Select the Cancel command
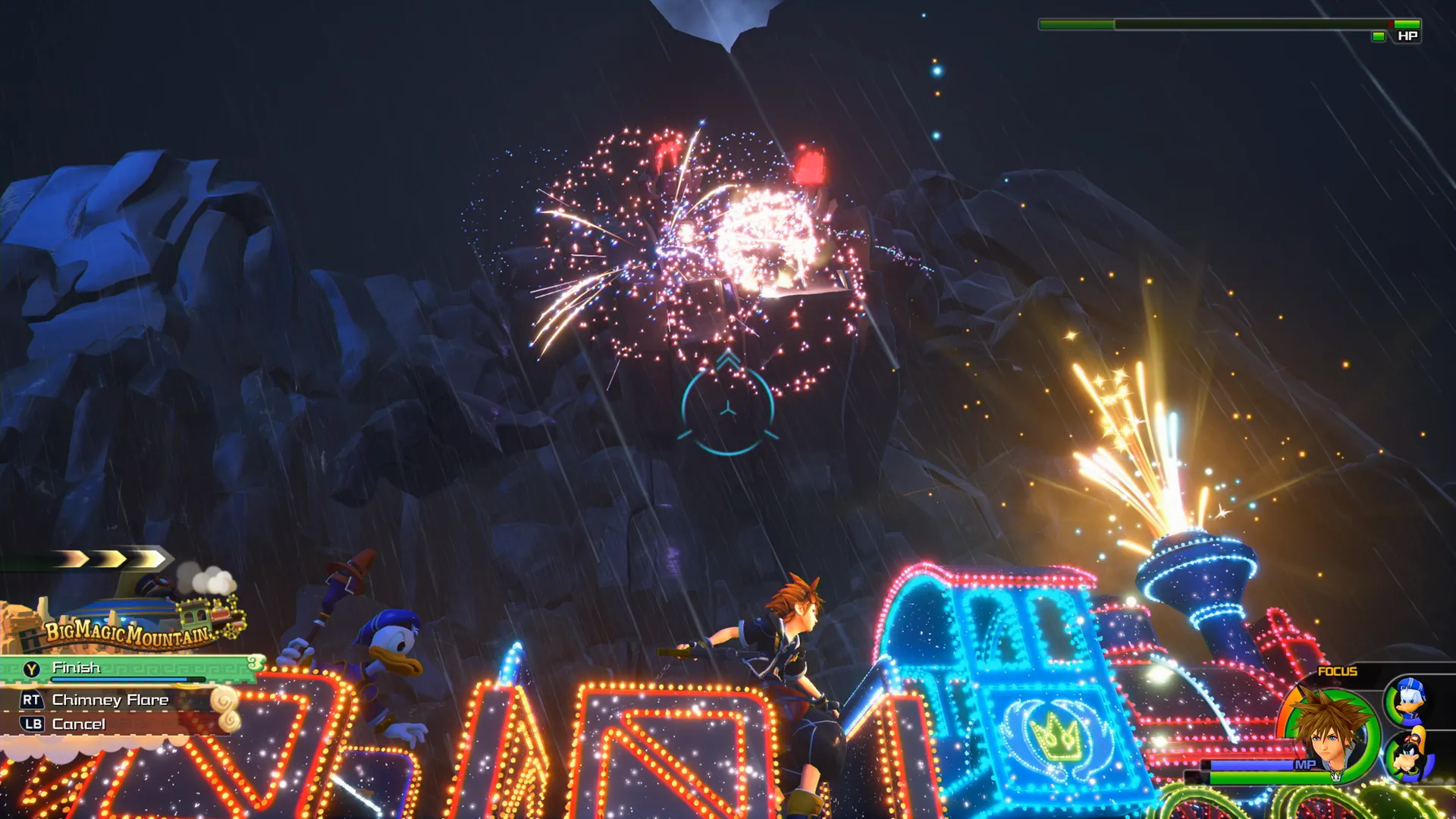1456x819 pixels. (x=78, y=724)
